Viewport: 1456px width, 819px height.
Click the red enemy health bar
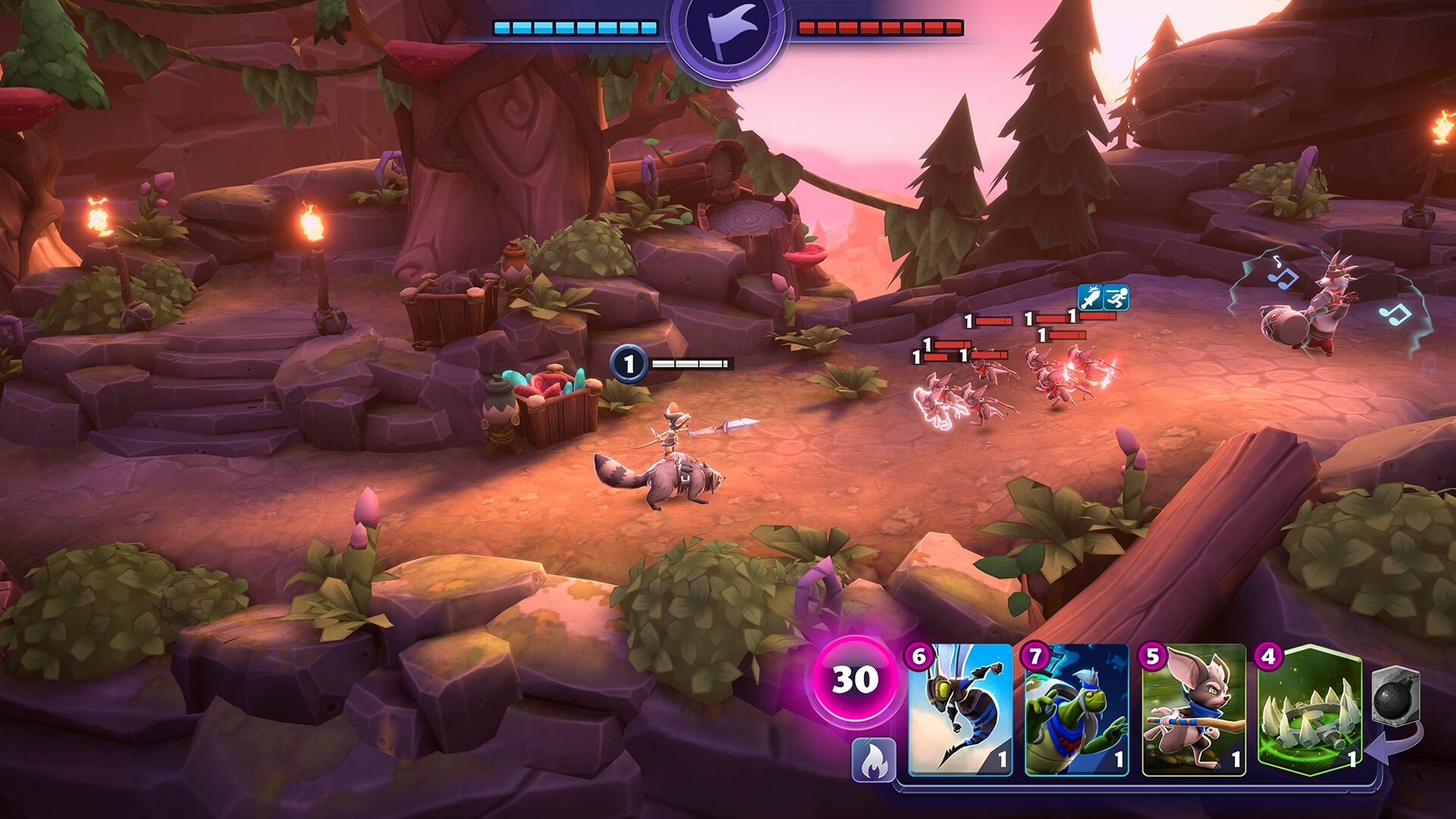(x=880, y=27)
